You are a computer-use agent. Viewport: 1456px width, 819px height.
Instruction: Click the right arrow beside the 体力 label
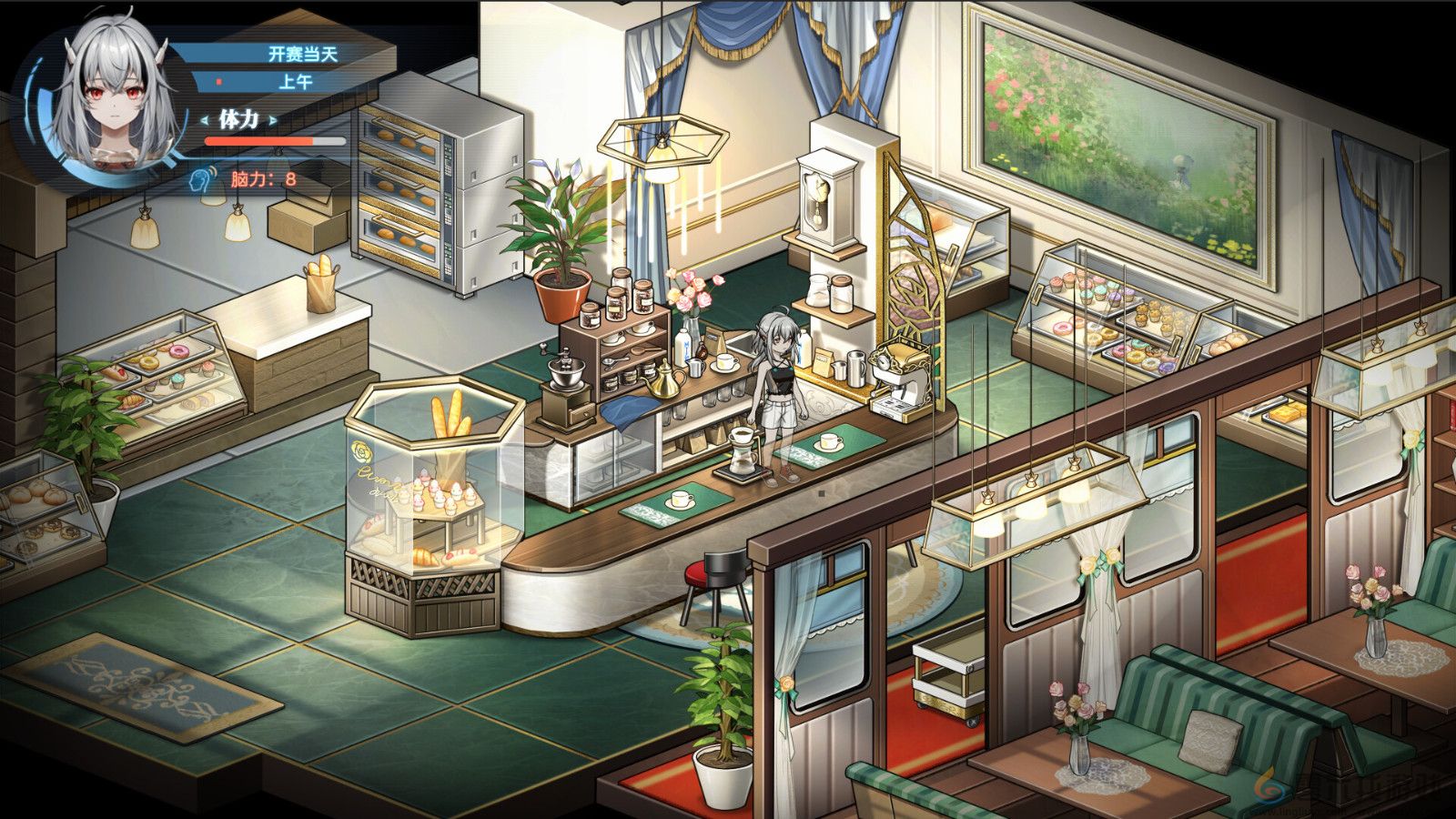click(x=272, y=119)
